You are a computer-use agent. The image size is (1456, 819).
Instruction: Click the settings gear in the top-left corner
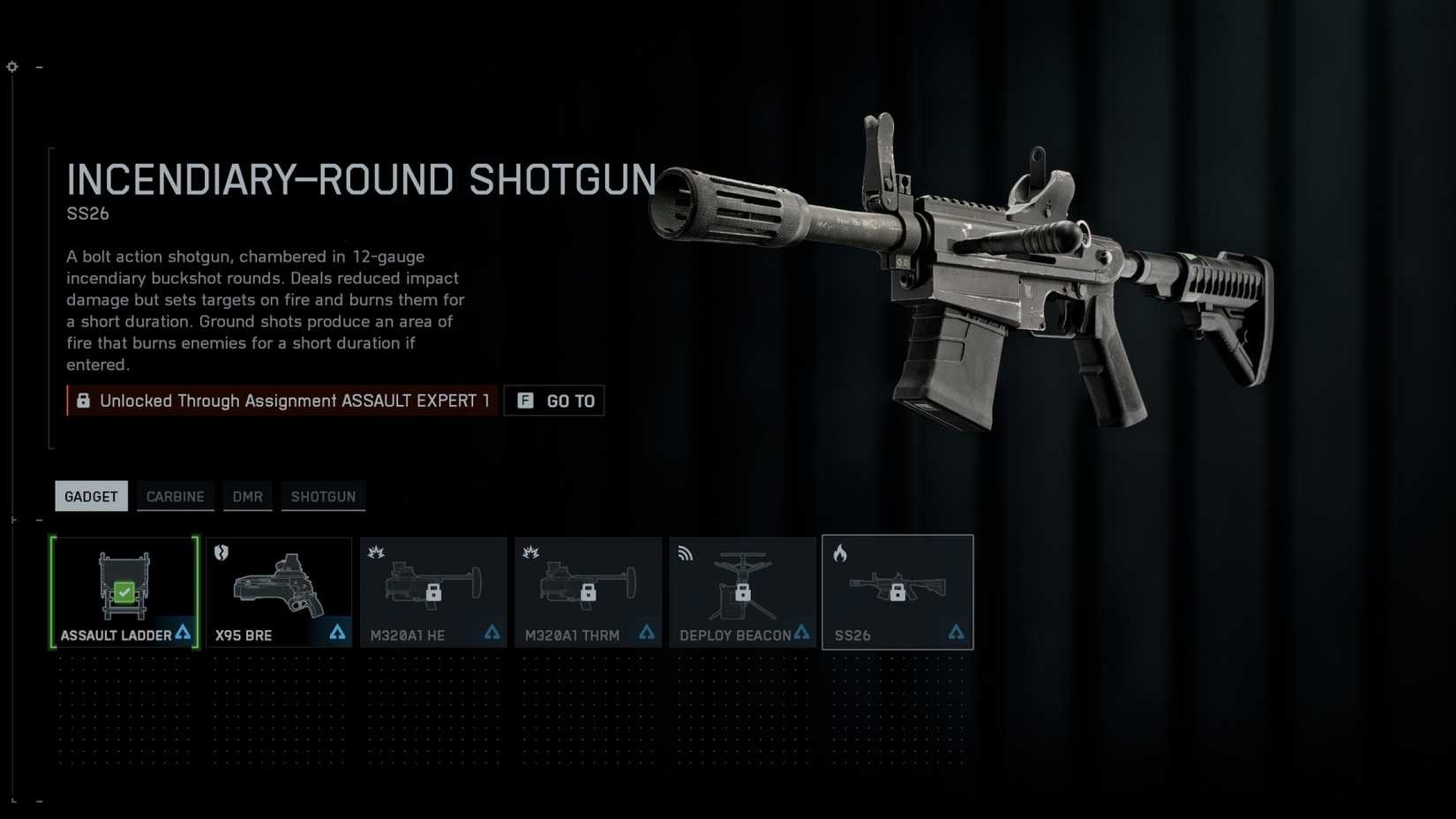pos(11,66)
